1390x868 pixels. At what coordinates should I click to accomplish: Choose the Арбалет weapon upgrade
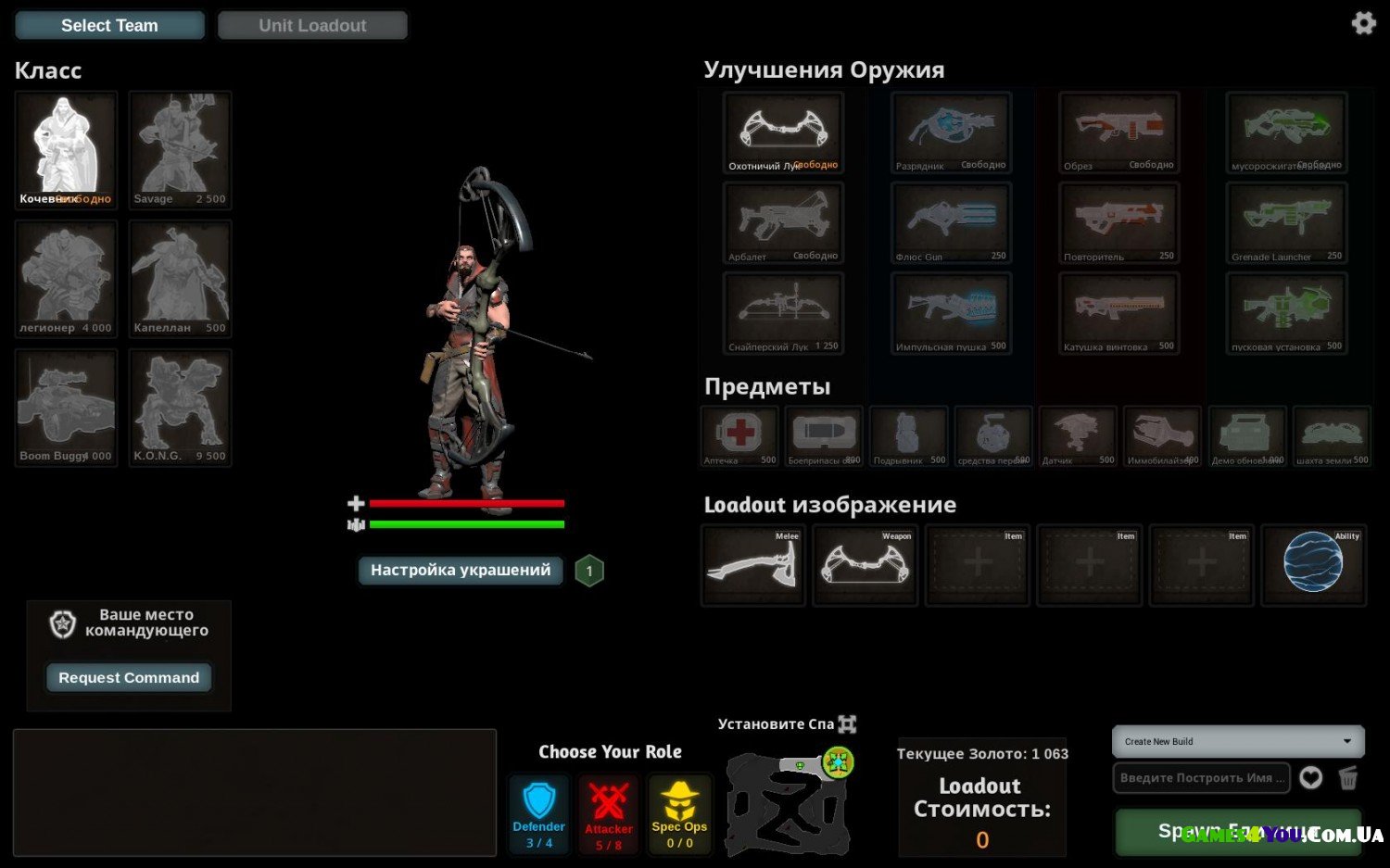783,222
